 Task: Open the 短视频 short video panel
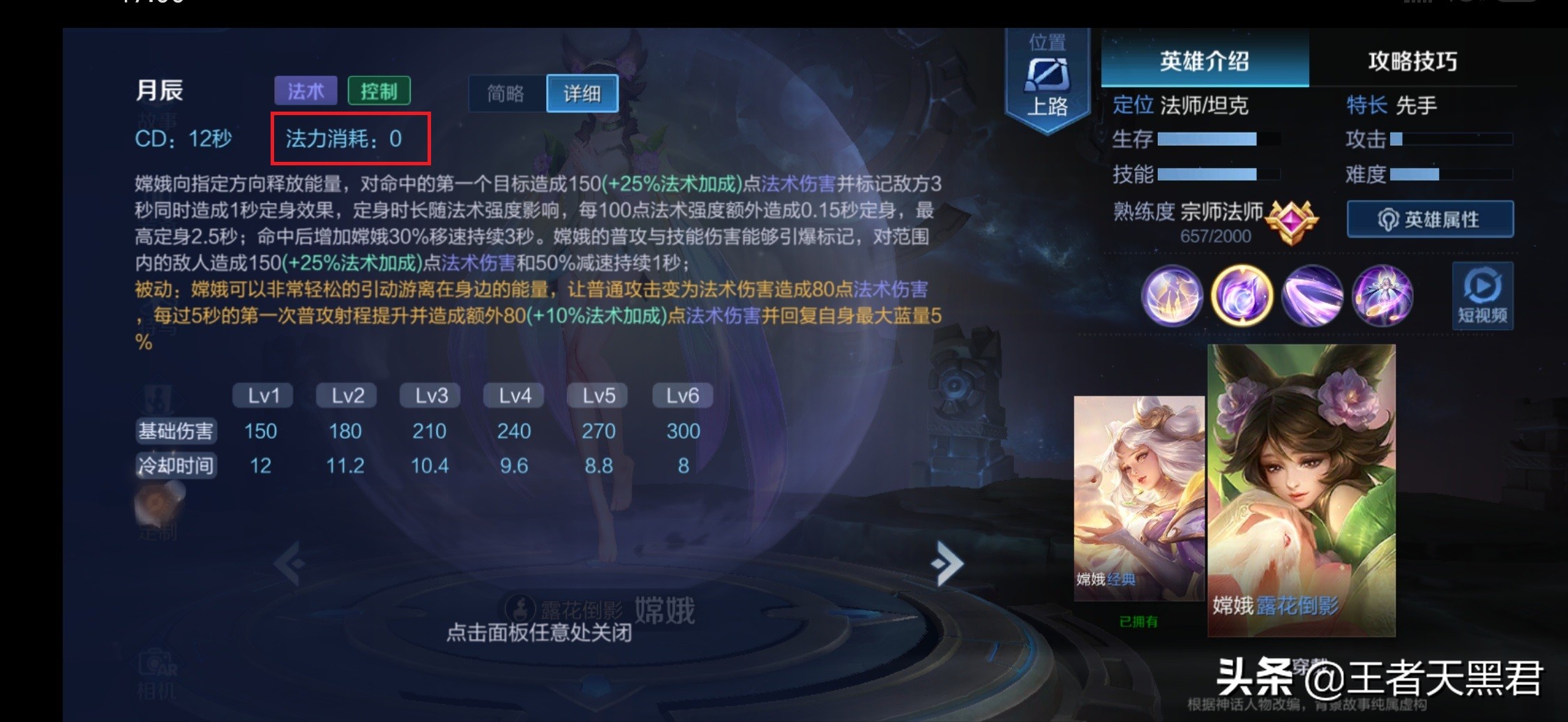point(1481,296)
